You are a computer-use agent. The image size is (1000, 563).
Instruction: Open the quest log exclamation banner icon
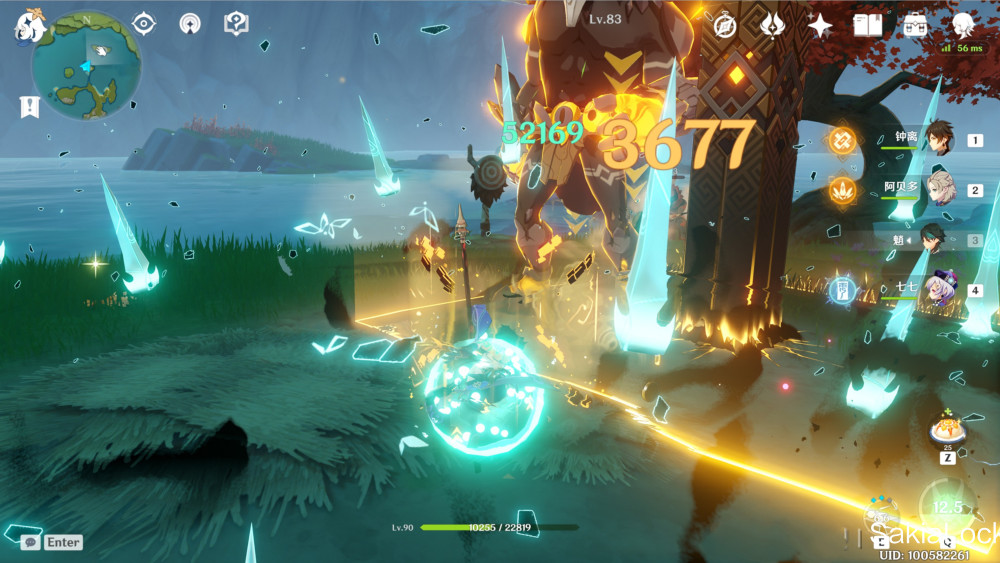click(30, 107)
